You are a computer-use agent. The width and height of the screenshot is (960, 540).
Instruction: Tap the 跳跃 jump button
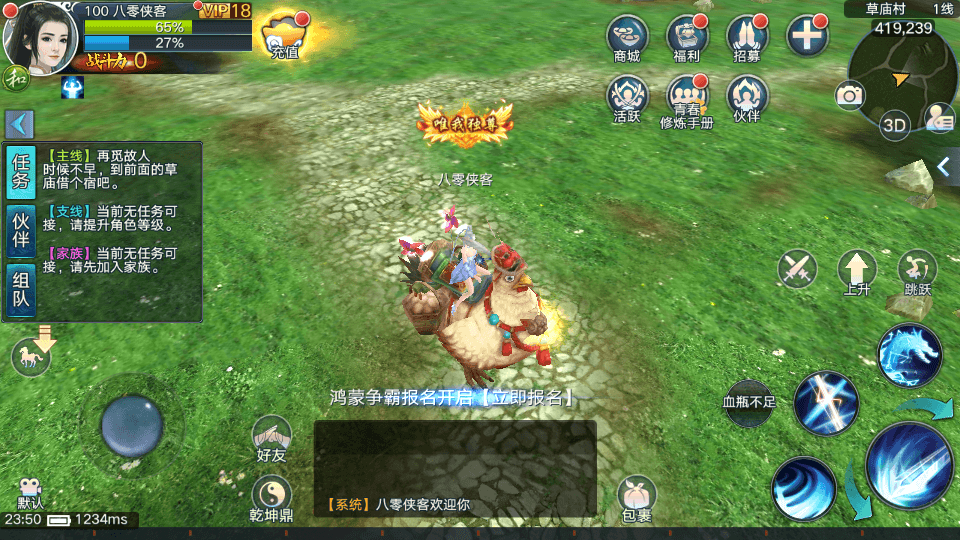click(x=916, y=271)
